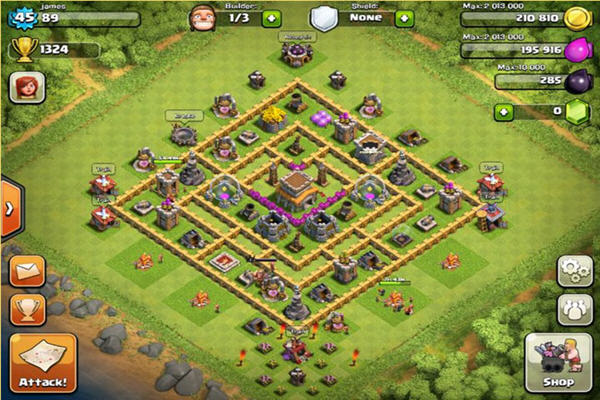Screen dimensions: 600x400
Task: Click the Shield emblem icon
Action: [322, 18]
